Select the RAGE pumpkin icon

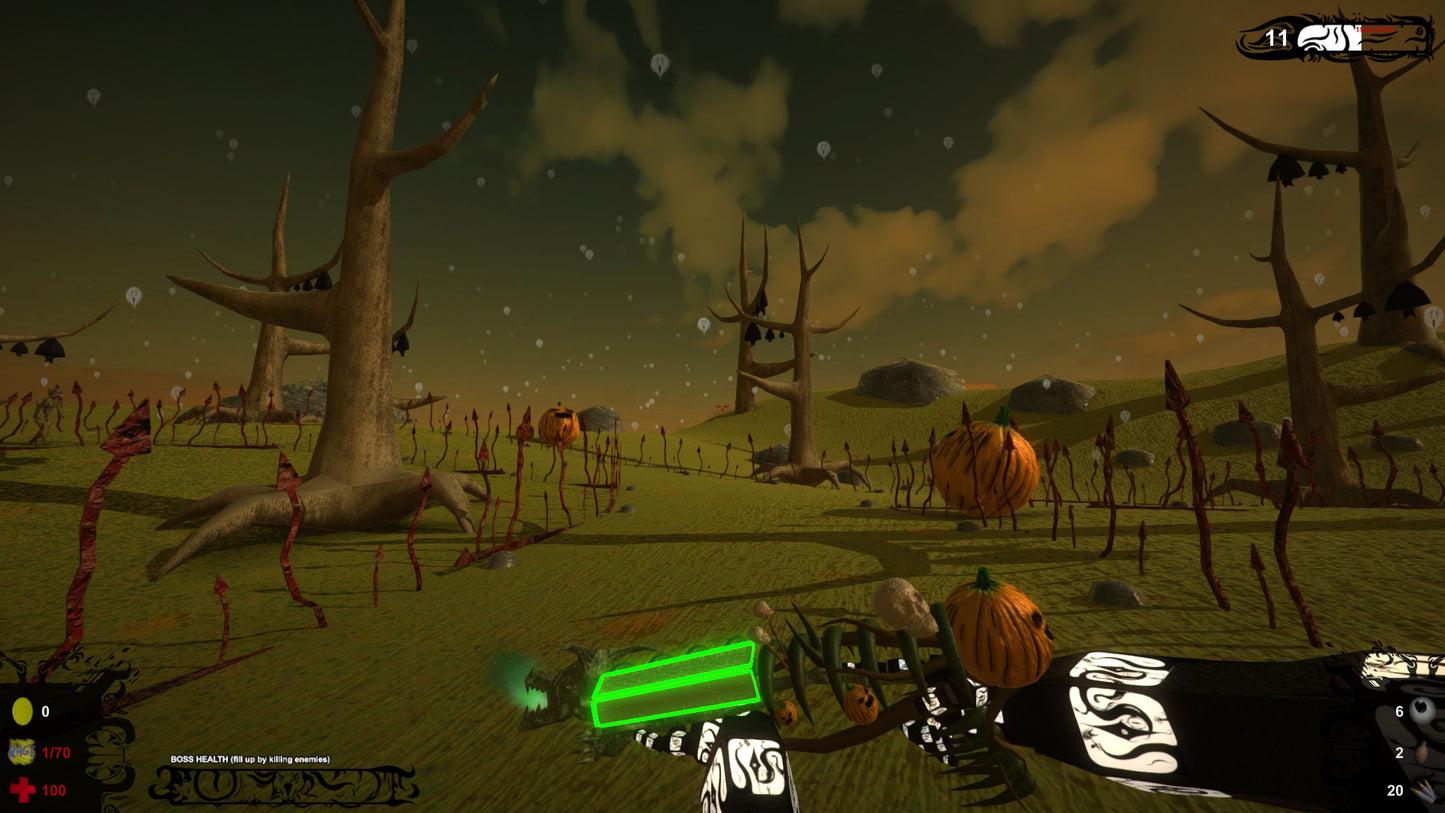[20, 753]
